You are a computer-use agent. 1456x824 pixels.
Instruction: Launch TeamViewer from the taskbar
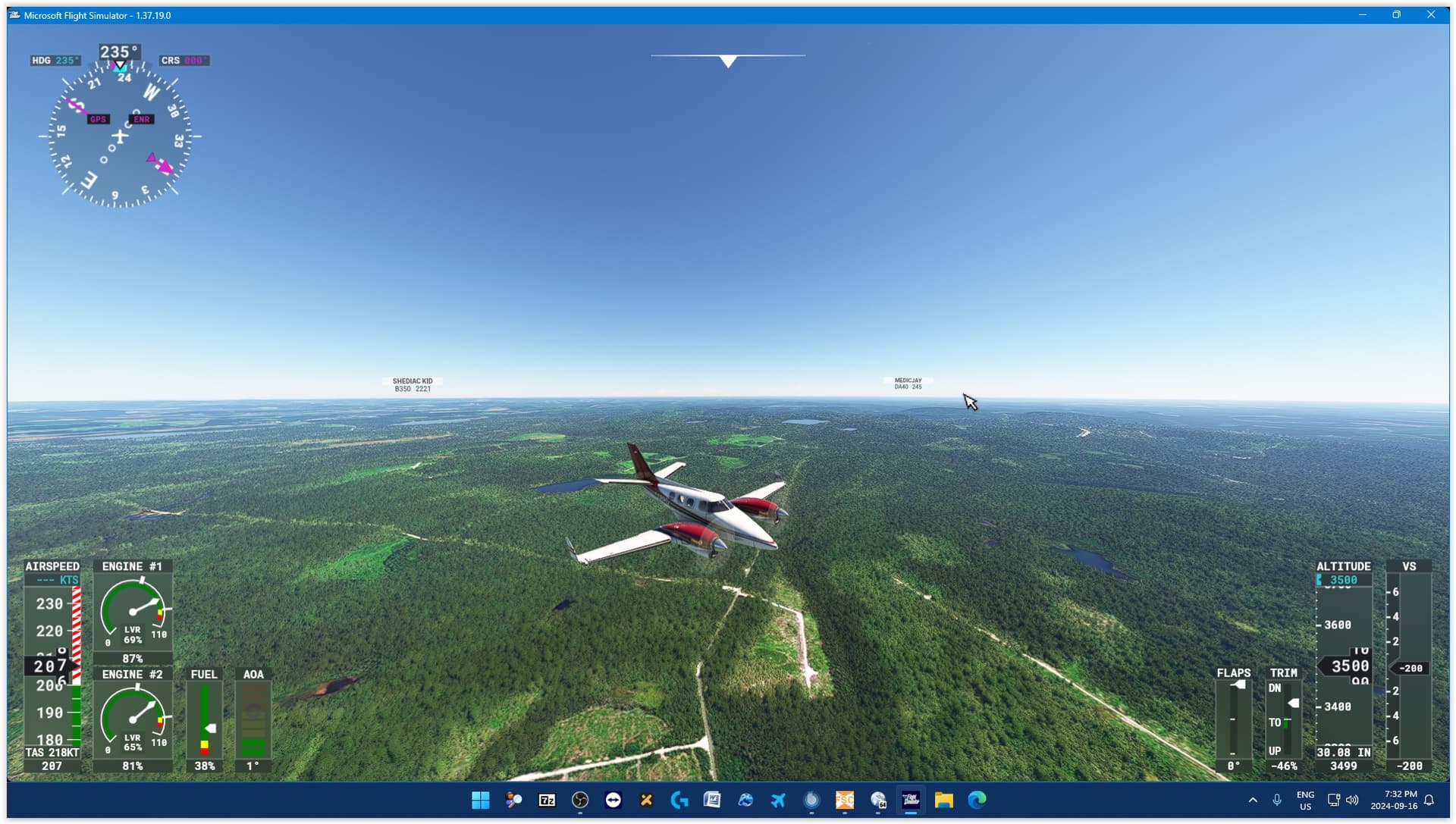(613, 800)
